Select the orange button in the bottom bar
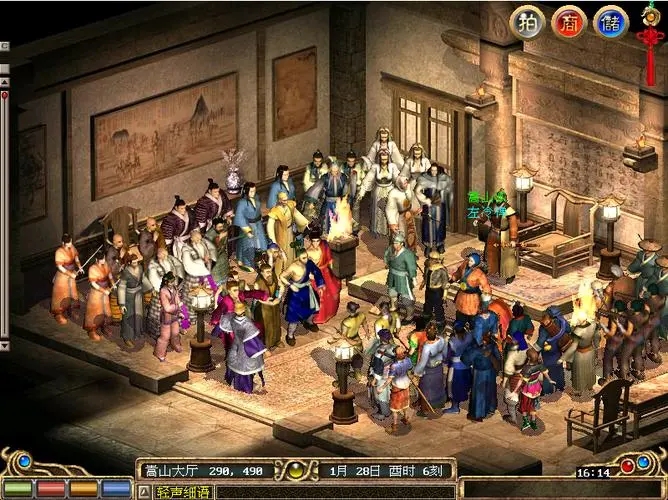The height and width of the screenshot is (500, 668). click(x=84, y=489)
